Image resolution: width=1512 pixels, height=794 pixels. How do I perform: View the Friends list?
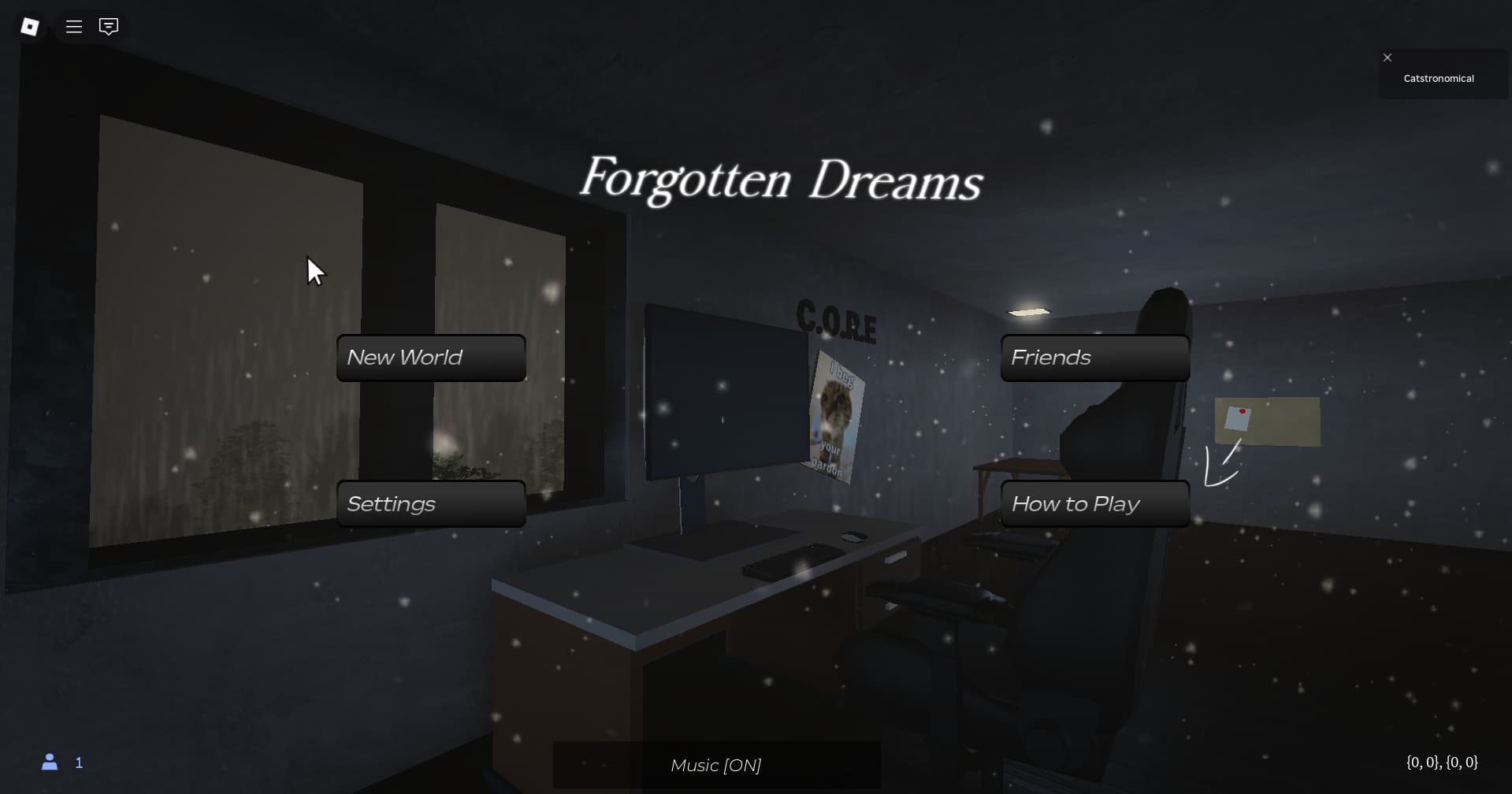1094,358
